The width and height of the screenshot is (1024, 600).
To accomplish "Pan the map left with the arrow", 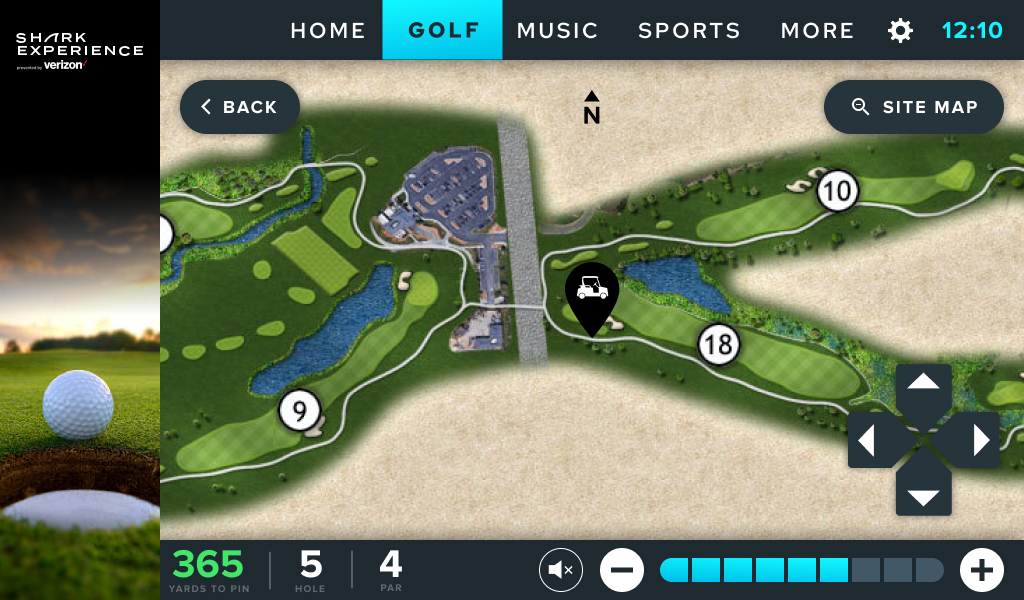I will click(x=868, y=440).
